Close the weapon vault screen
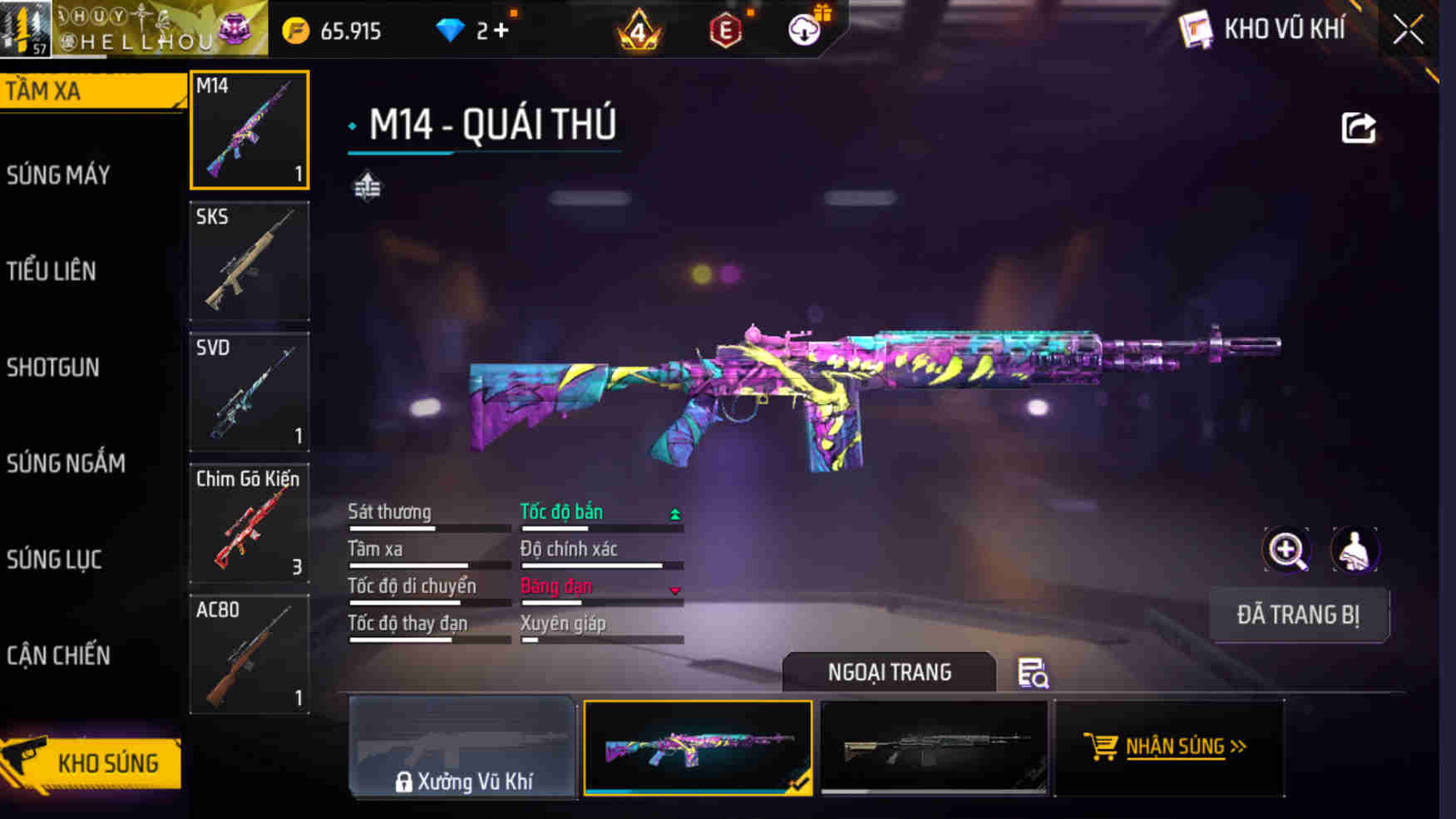 tap(1408, 31)
